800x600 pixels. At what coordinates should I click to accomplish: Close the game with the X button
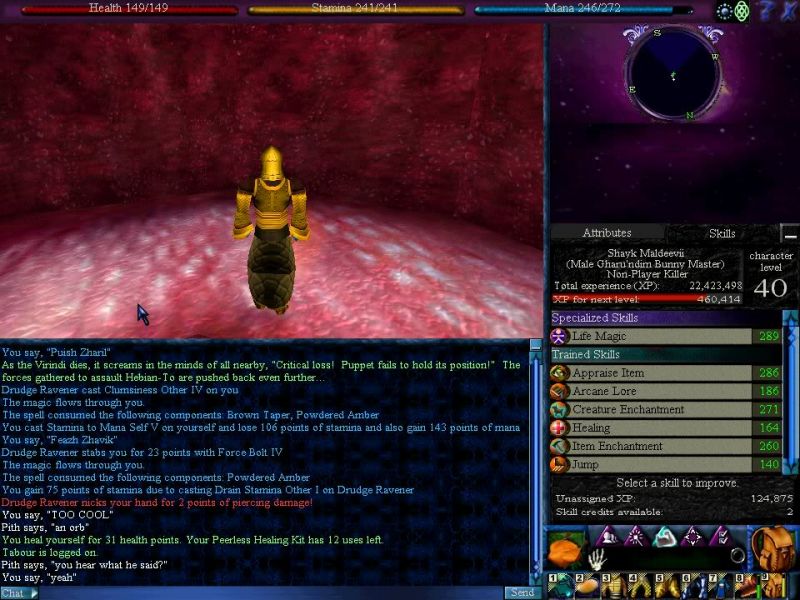[788, 11]
